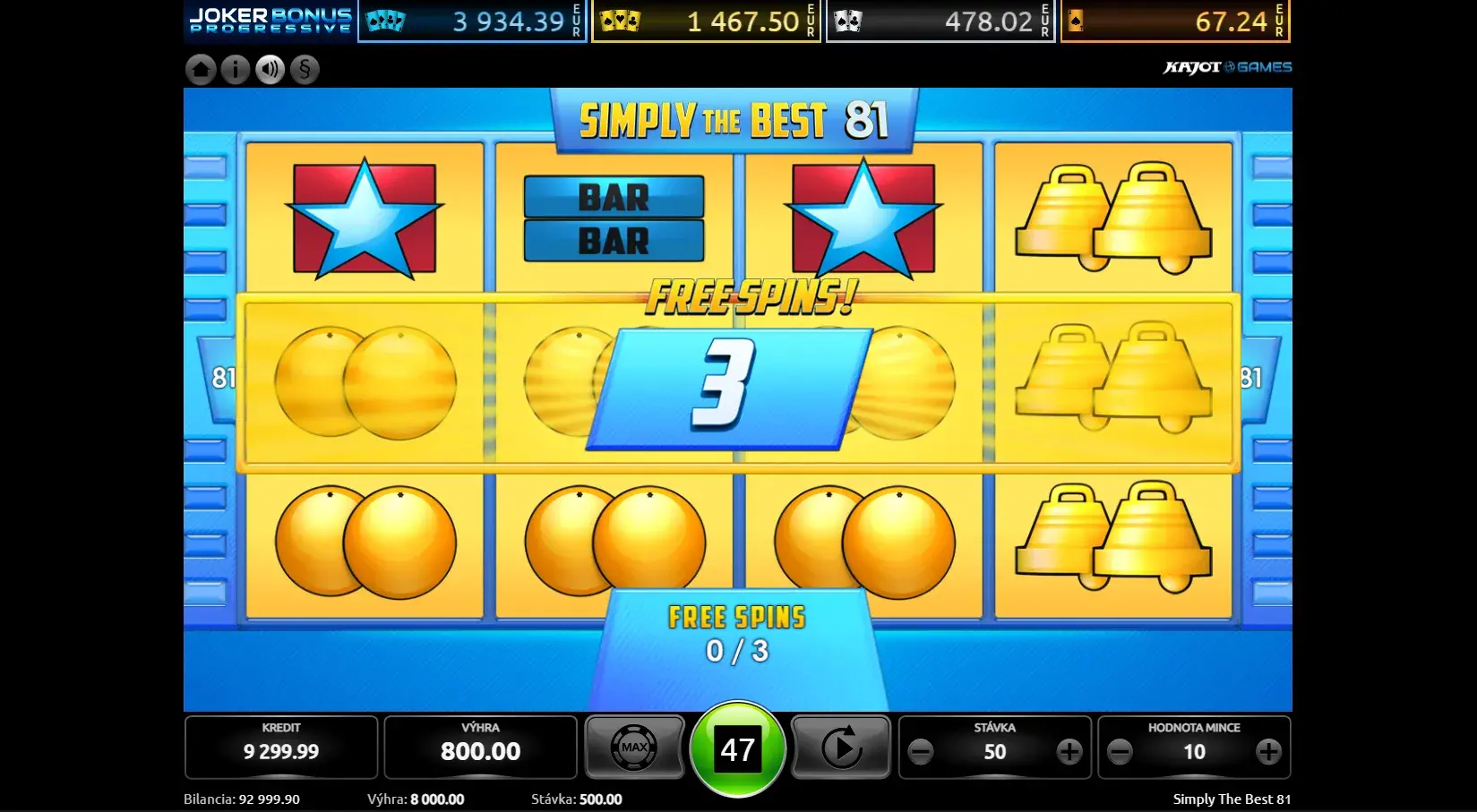Screen dimensions: 1477x812
Task: Raise the Hodnota Mince coin value
Action: pos(1268,752)
